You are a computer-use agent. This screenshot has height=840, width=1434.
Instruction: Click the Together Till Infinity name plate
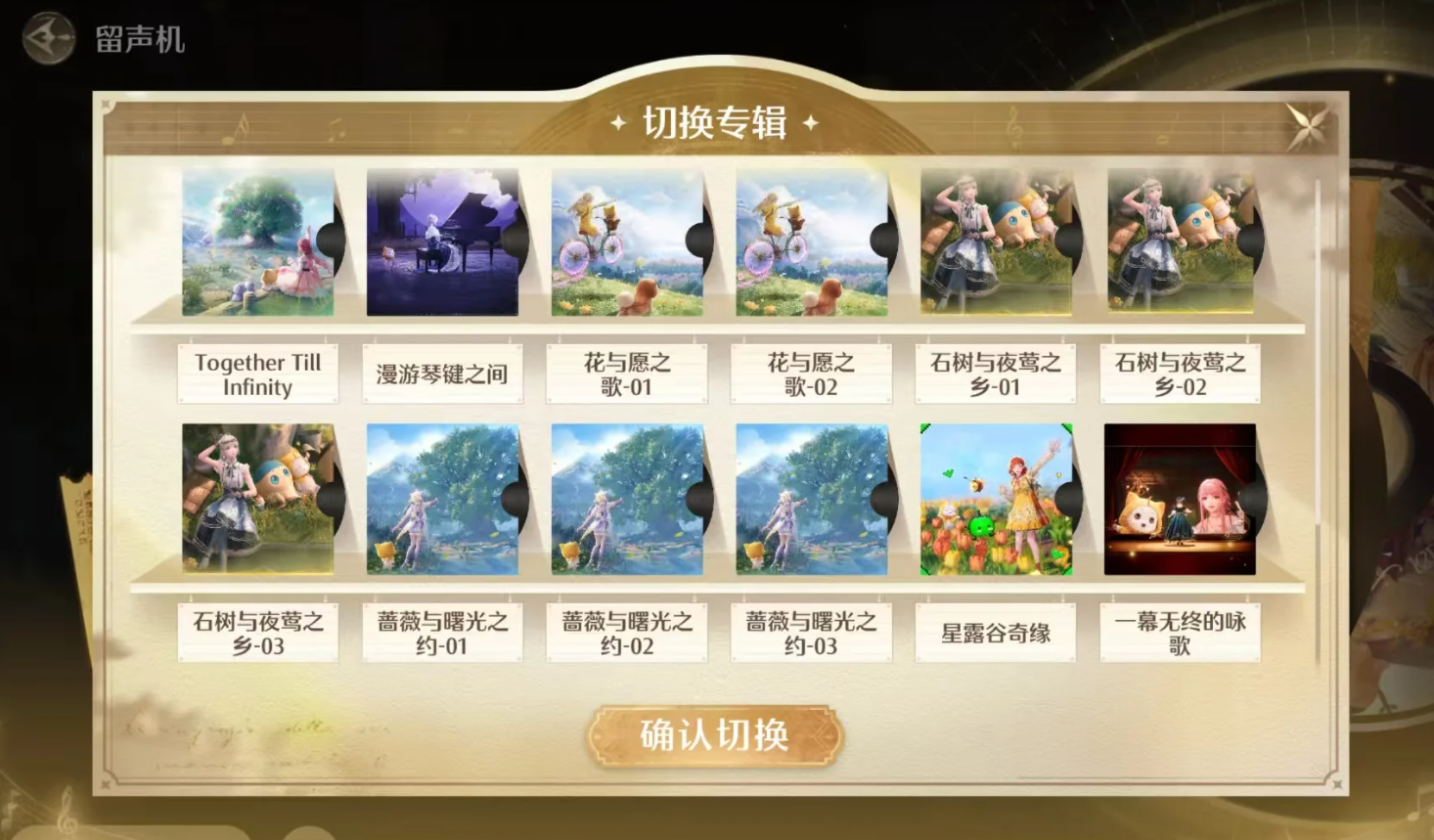[257, 375]
